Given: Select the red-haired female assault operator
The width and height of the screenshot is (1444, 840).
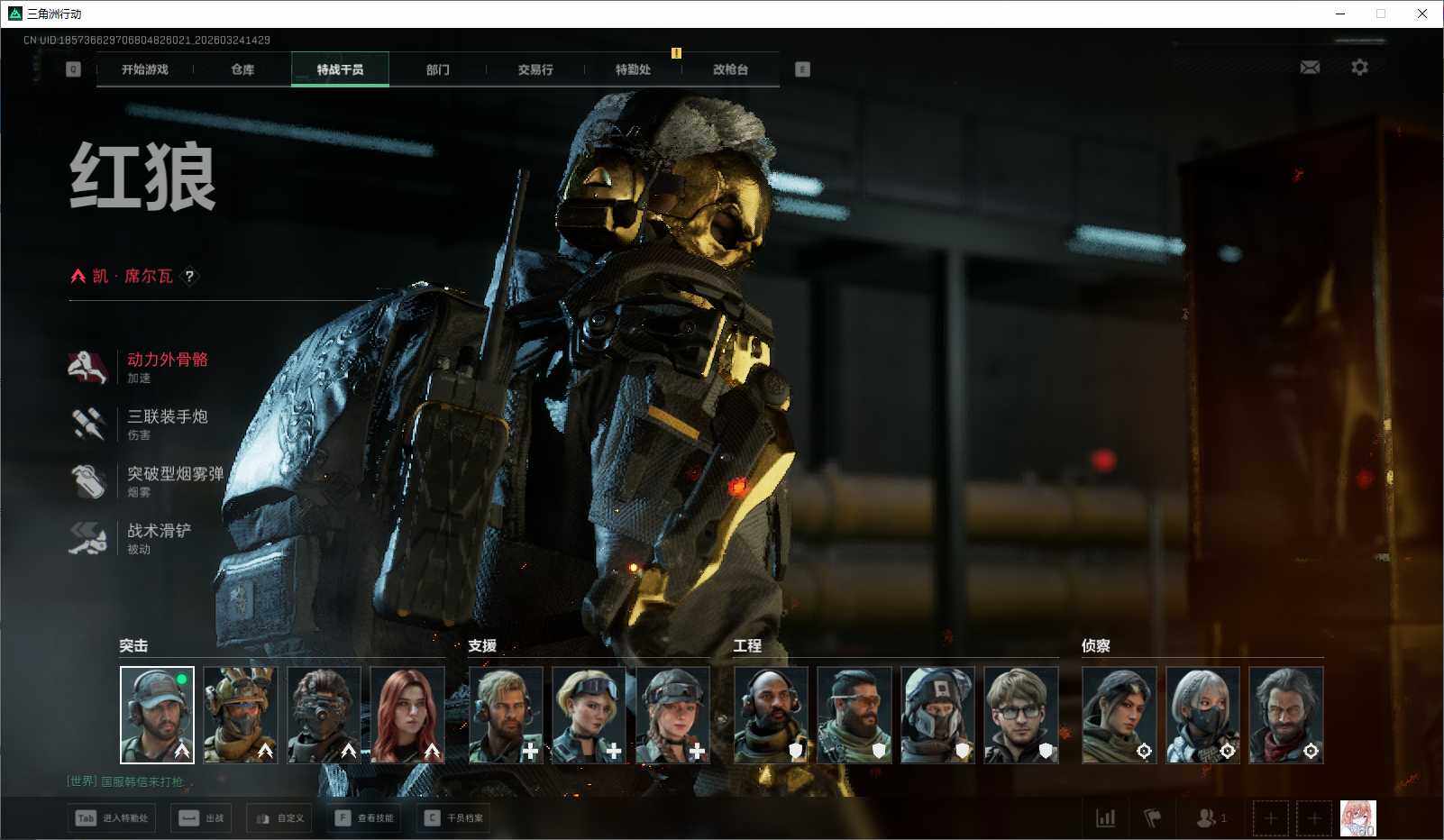Looking at the screenshot, I should pyautogui.click(x=407, y=715).
